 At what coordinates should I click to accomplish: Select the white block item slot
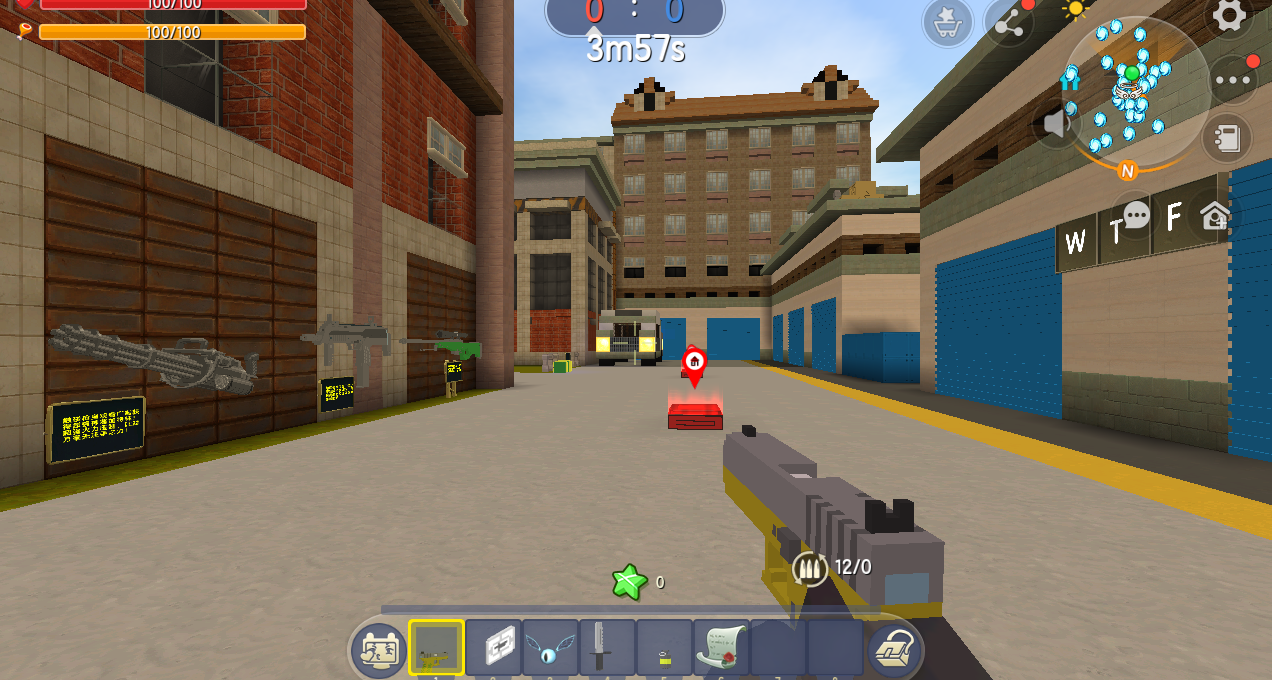[494, 648]
